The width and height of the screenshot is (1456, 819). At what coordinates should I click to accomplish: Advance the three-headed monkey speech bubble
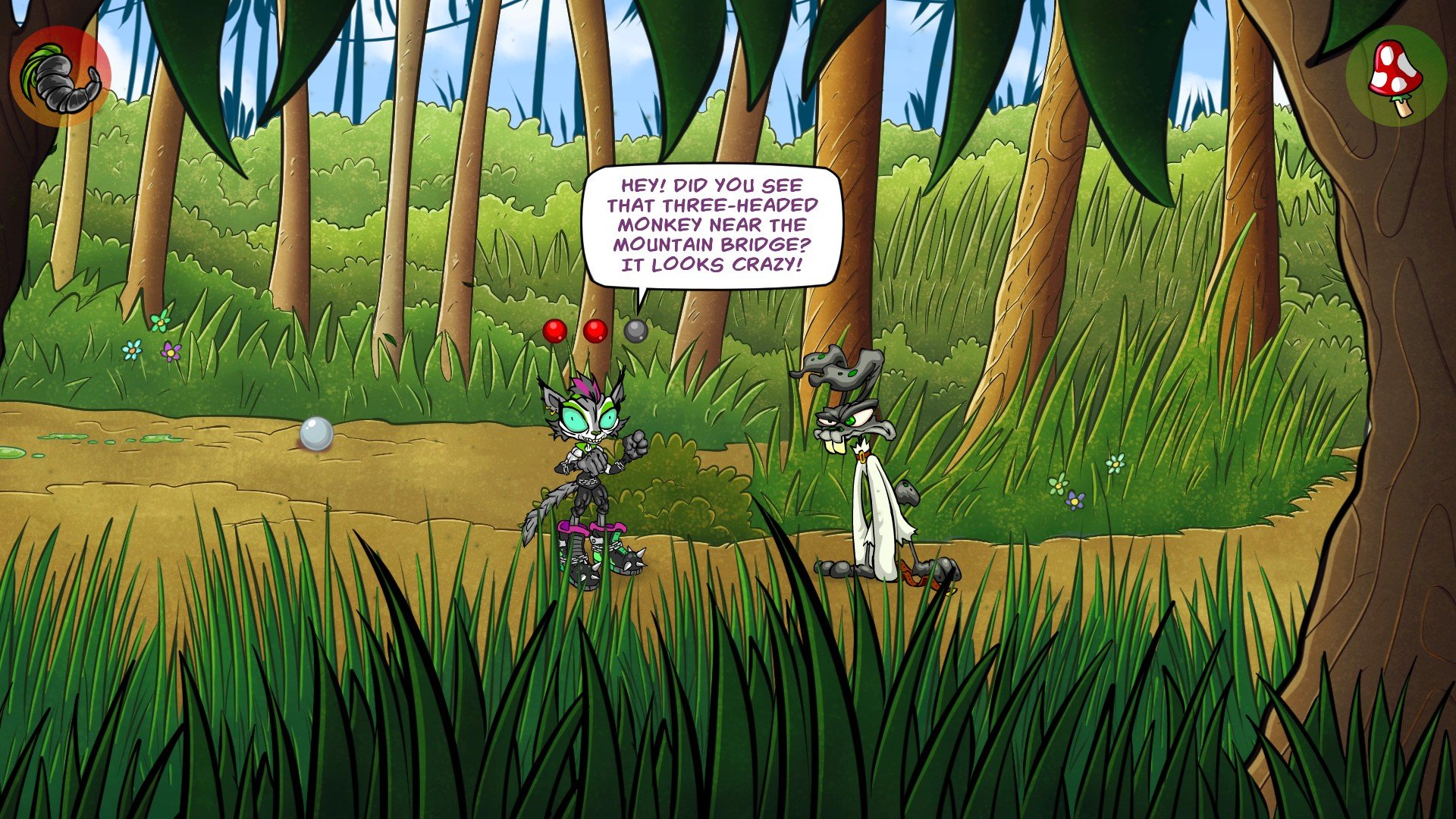point(711,225)
